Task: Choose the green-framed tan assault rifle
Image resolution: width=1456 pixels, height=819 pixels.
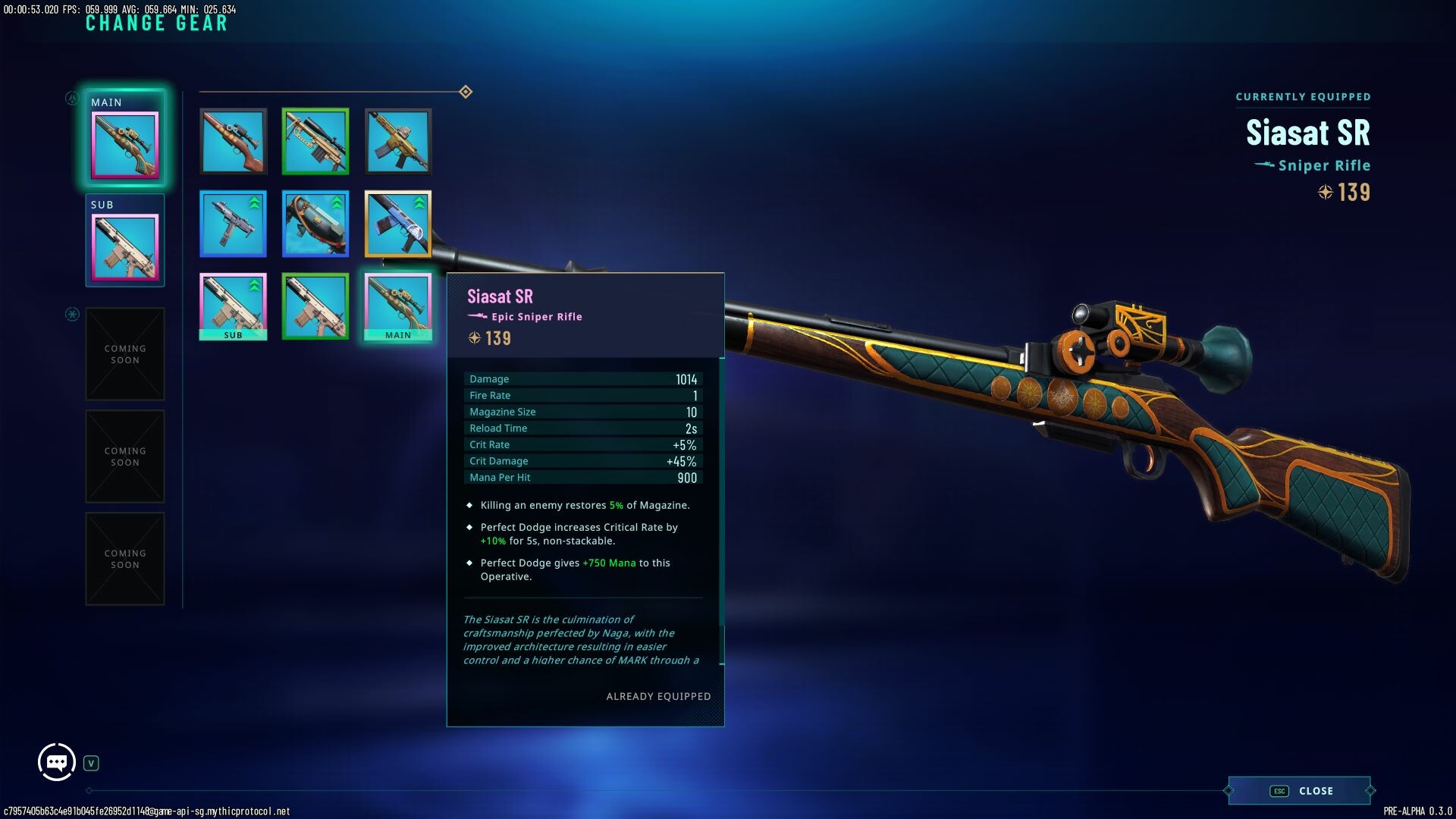Action: tap(315, 306)
